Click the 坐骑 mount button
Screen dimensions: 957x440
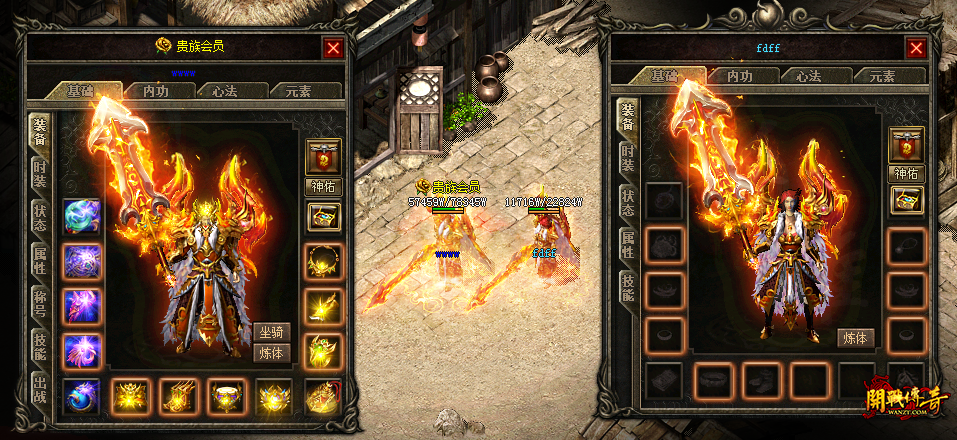tap(271, 333)
